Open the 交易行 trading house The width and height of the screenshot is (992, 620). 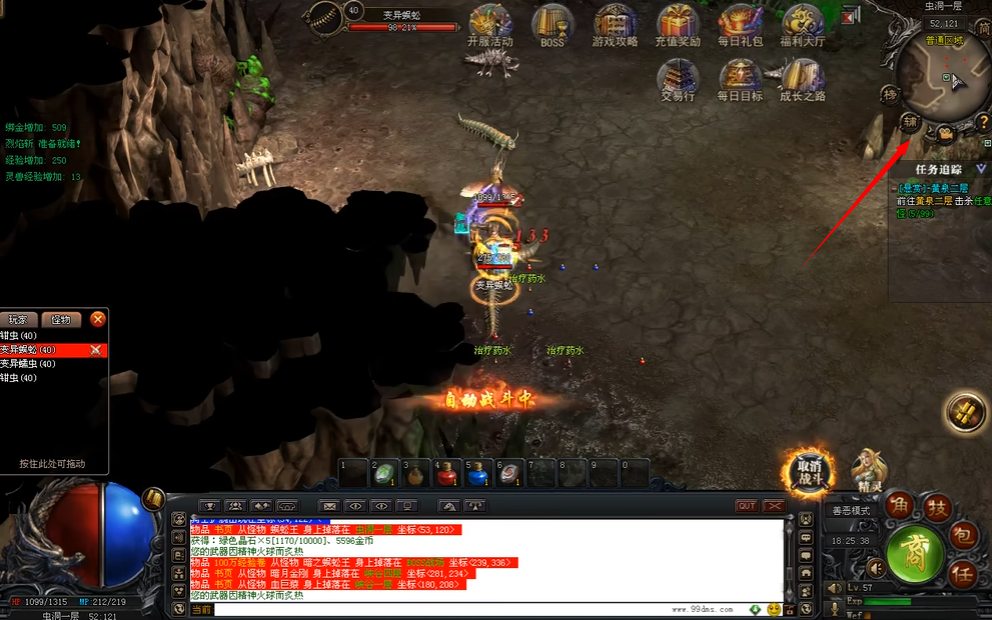point(677,79)
